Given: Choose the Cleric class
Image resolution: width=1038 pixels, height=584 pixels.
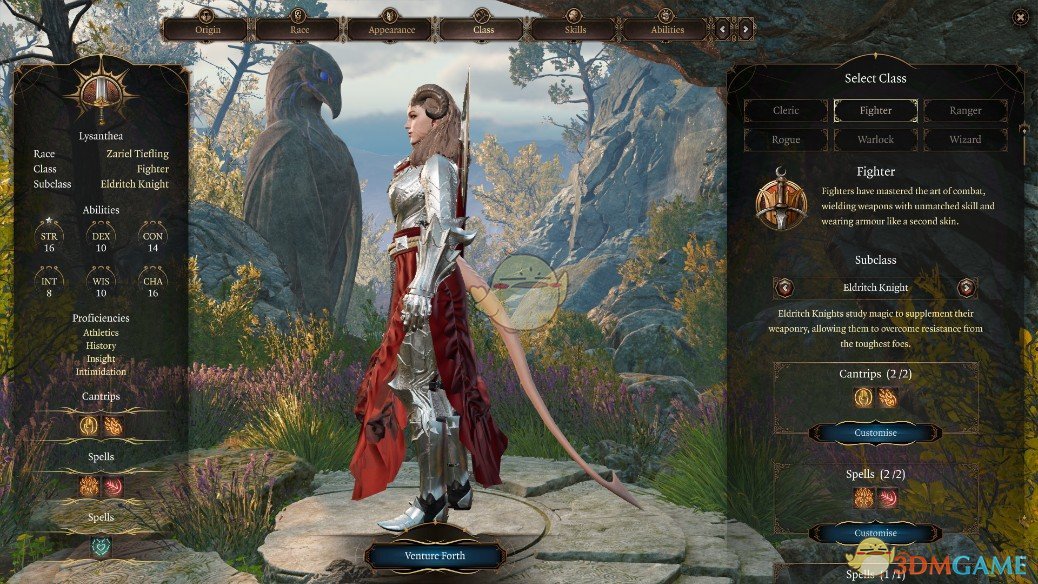Looking at the screenshot, I should (x=786, y=111).
